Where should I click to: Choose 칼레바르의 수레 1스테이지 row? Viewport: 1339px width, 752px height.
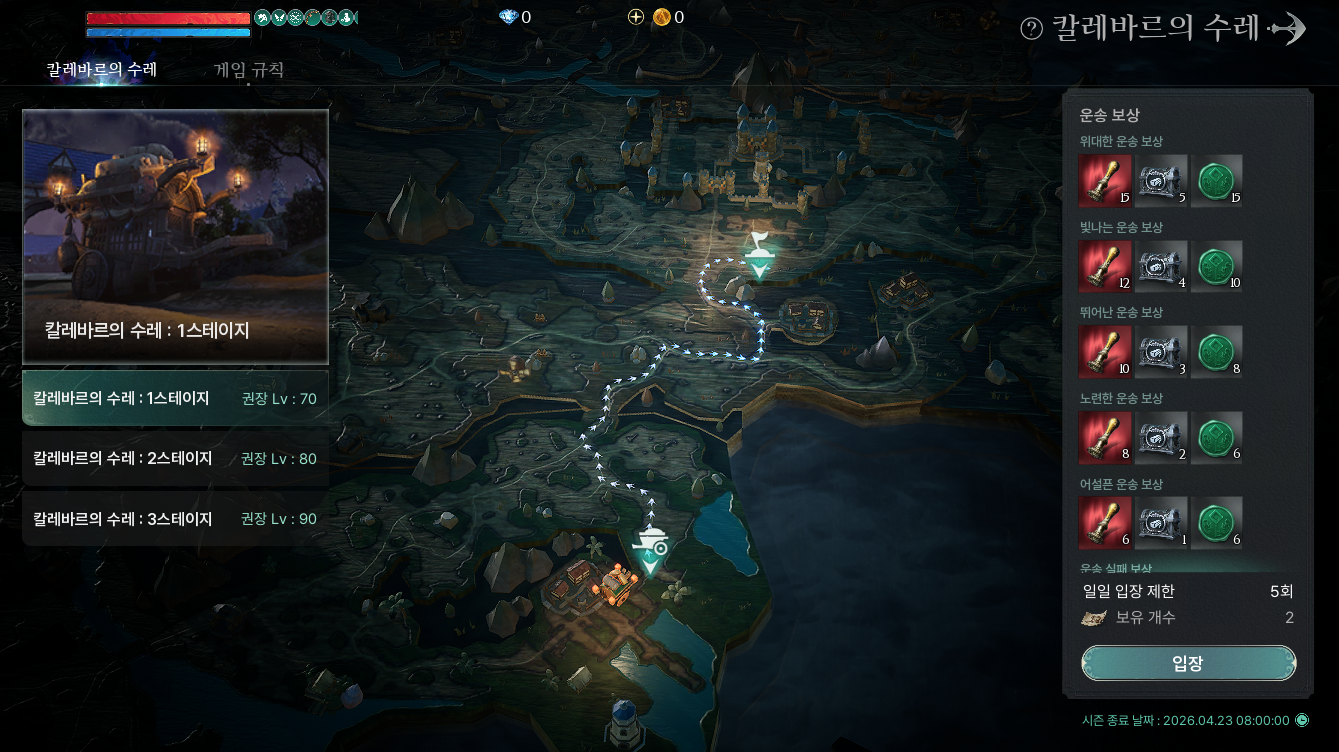coord(175,398)
